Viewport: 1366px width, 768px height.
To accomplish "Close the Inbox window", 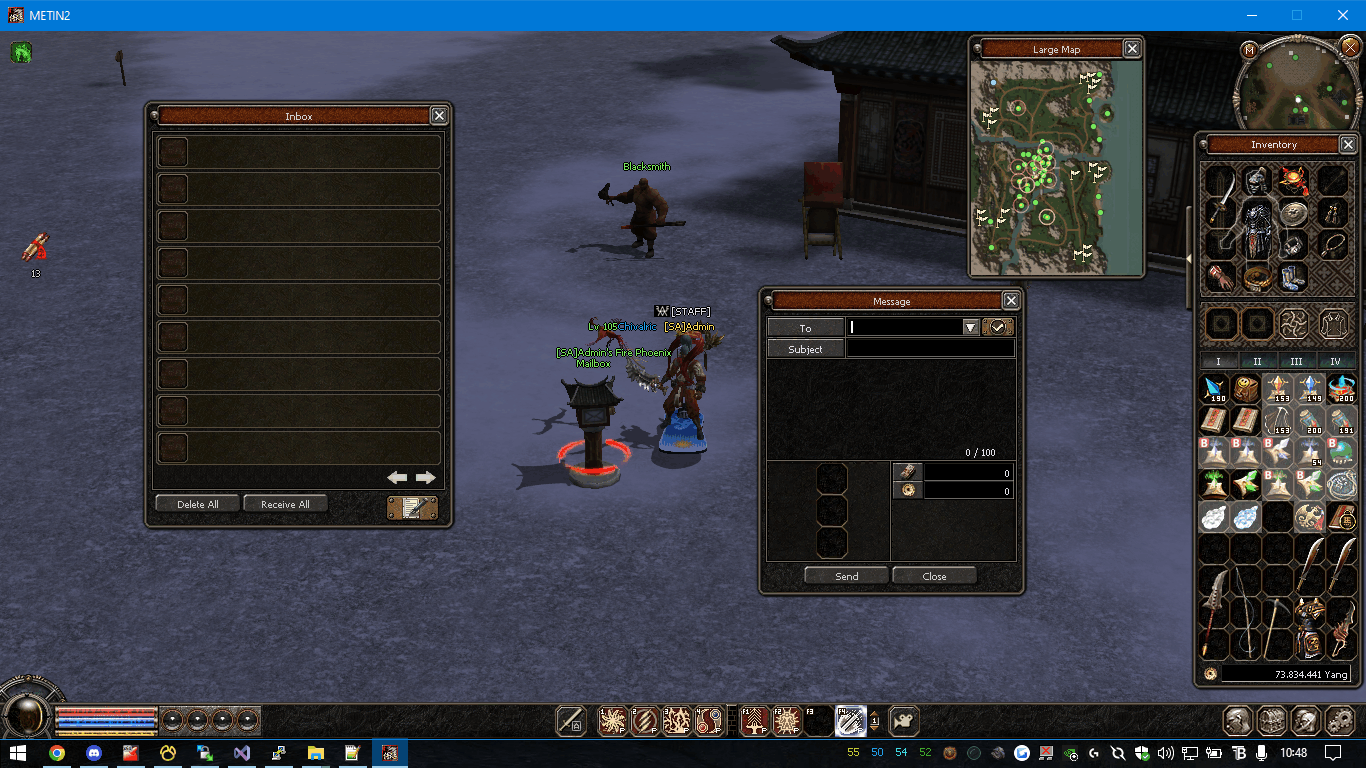I will (439, 116).
